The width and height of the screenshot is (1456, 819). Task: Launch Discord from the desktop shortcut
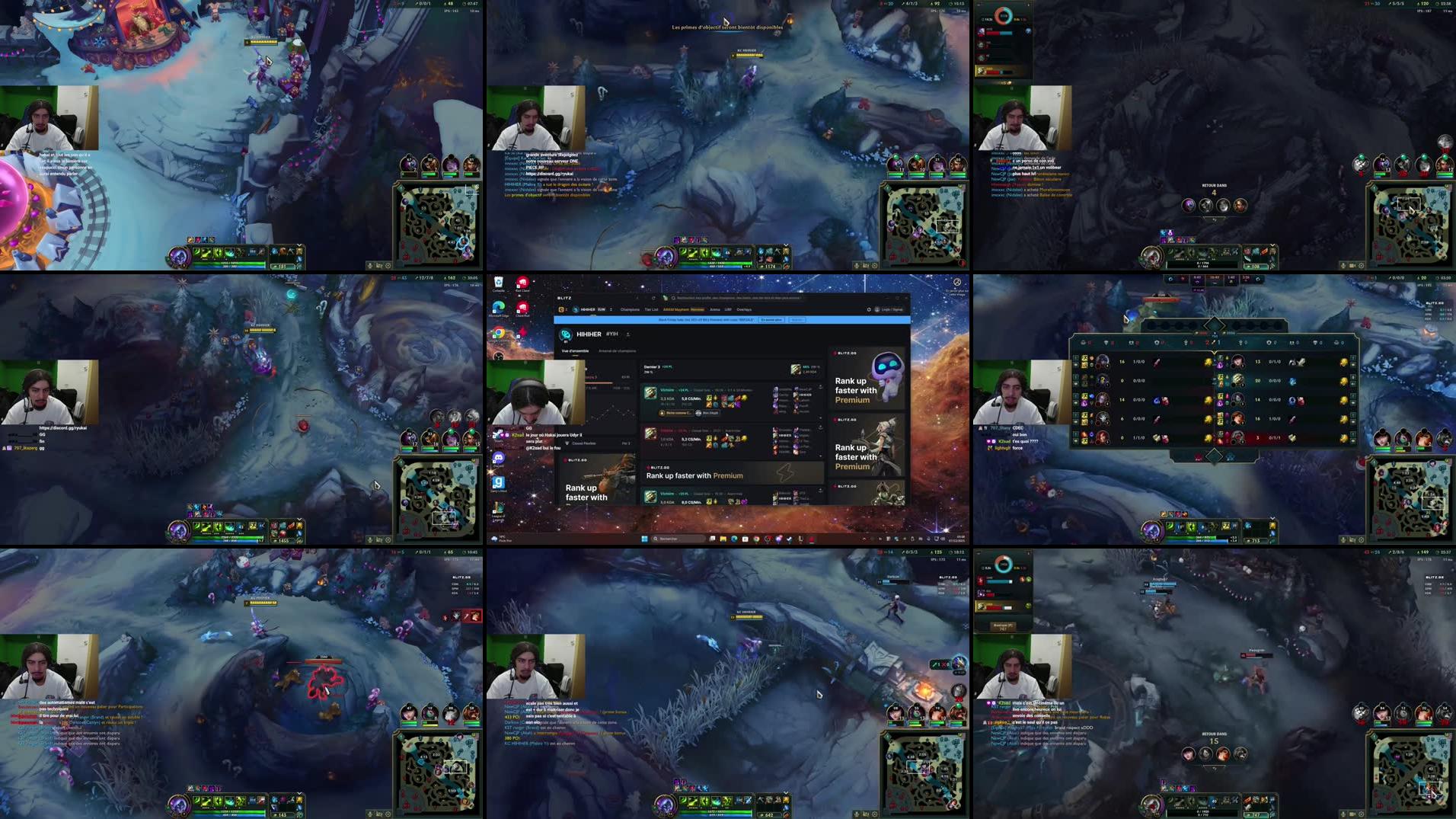pyautogui.click(x=498, y=459)
